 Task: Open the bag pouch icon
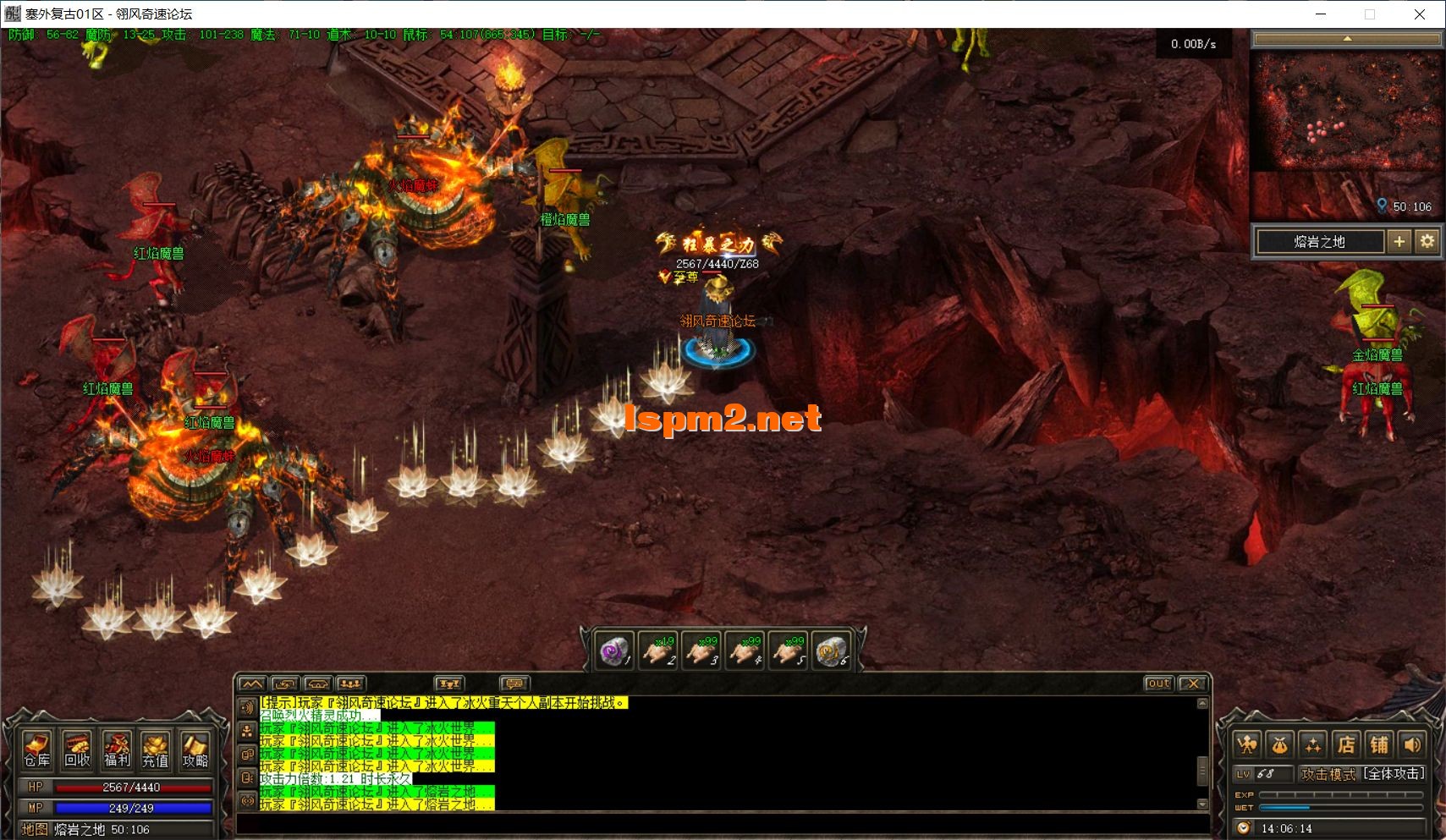[1279, 744]
